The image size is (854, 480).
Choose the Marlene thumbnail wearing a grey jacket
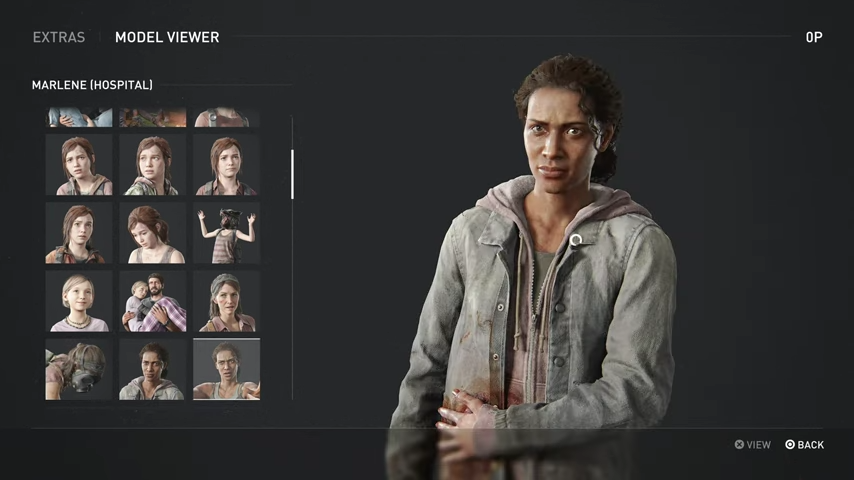152,369
